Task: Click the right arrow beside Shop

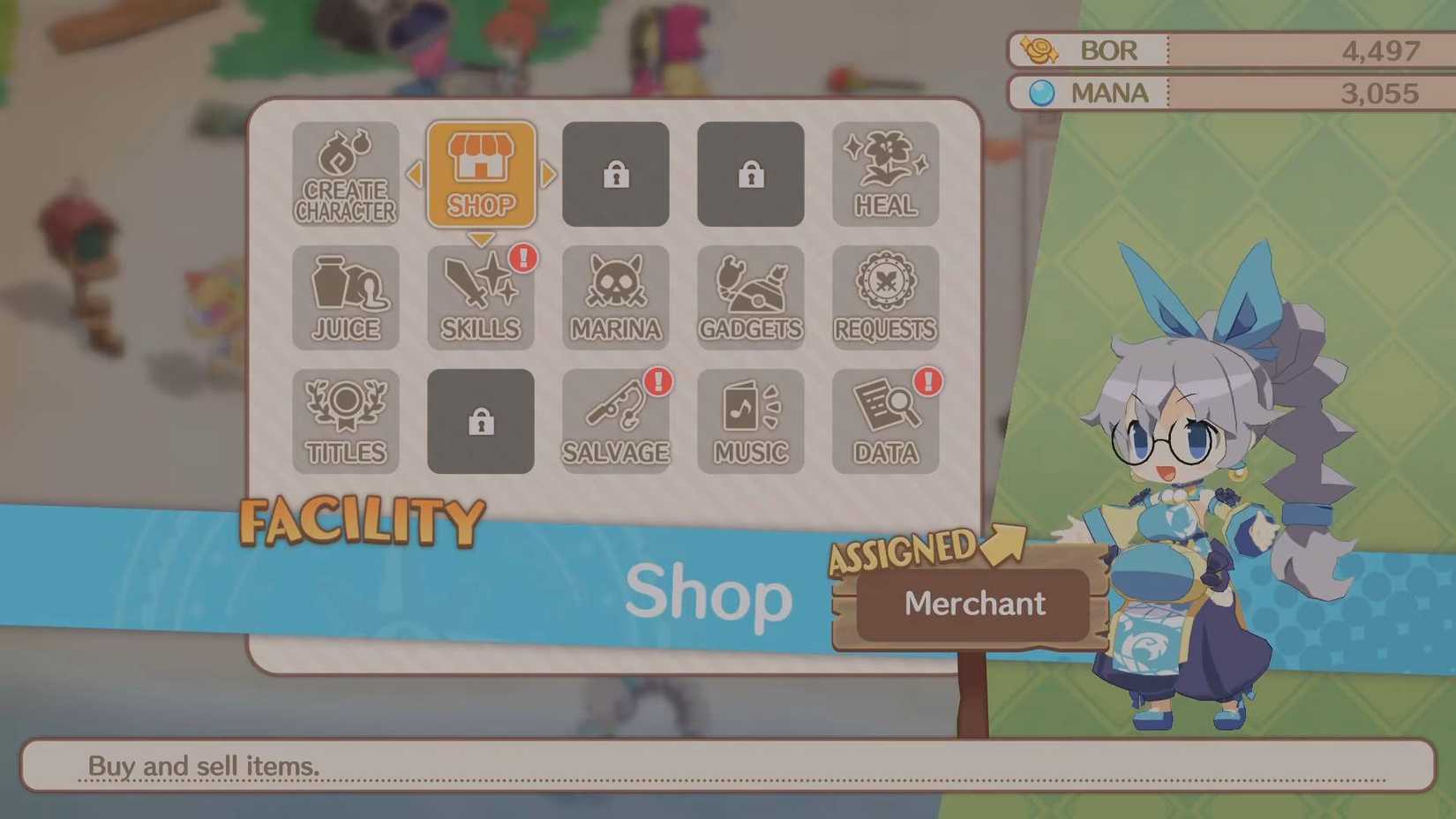Action: point(547,176)
